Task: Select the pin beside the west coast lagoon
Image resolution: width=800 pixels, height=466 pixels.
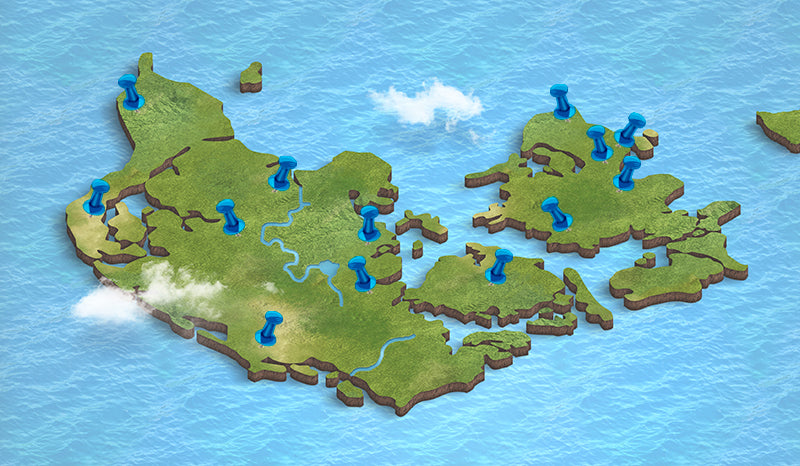Action: pyautogui.click(x=97, y=196)
